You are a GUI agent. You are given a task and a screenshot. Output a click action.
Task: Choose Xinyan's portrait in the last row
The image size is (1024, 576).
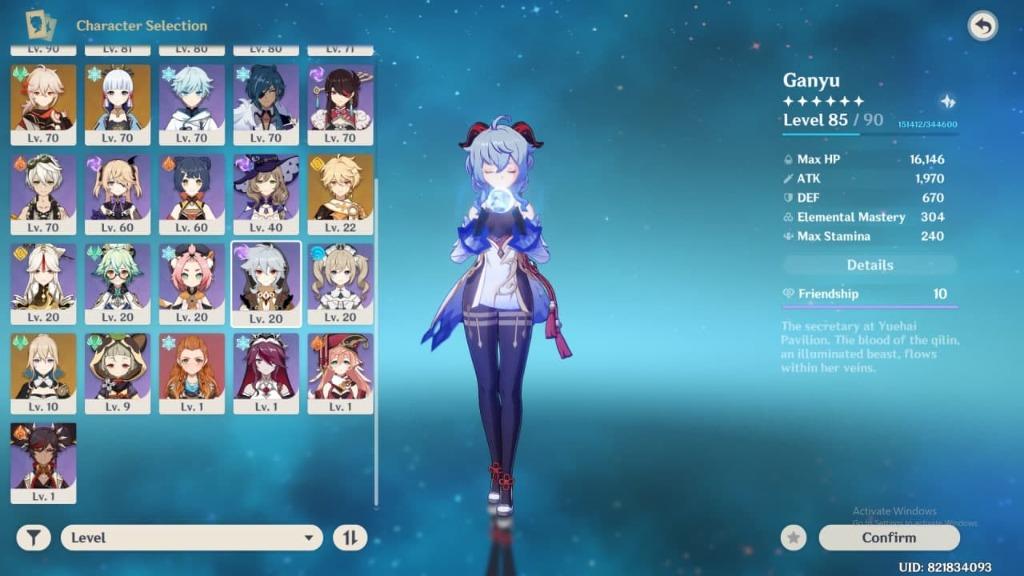coord(43,457)
